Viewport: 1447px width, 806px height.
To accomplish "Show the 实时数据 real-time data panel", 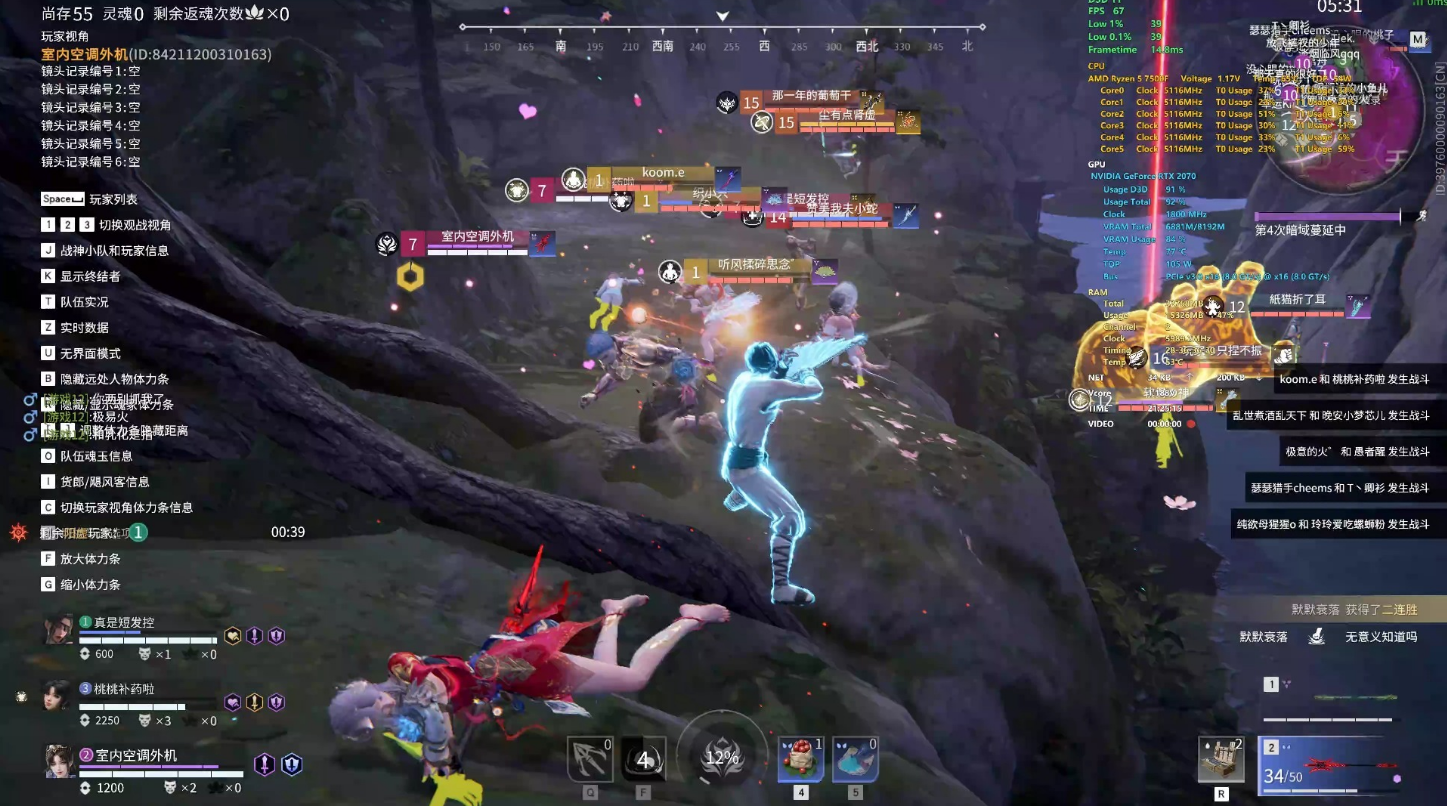I will click(84, 327).
